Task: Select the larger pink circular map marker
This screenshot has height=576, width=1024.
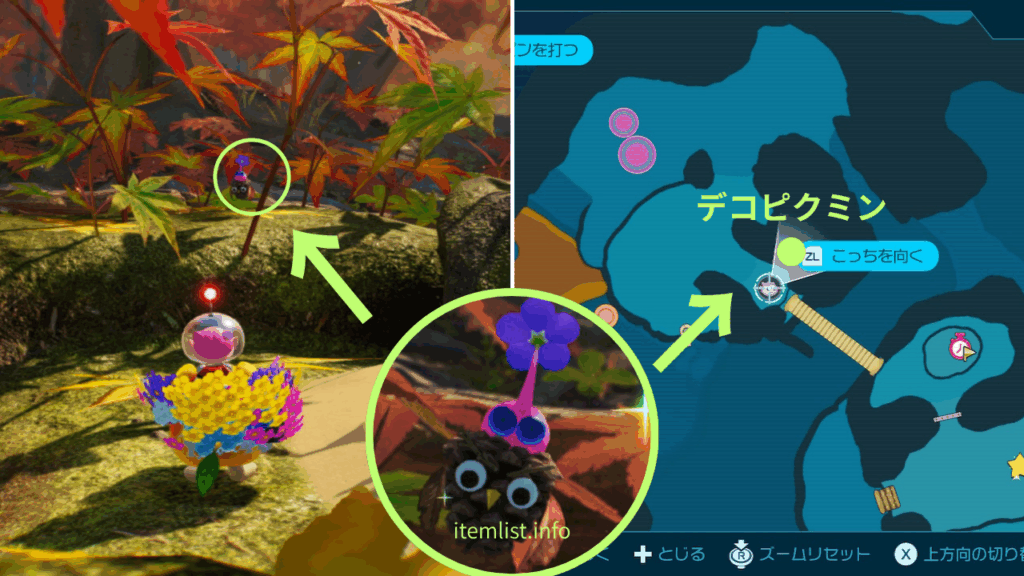Action: [x=636, y=154]
